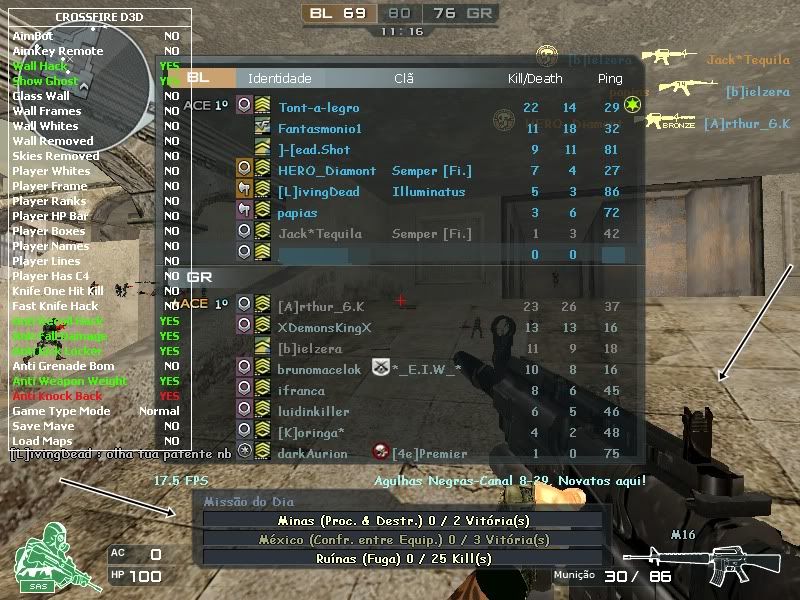Viewport: 800px width, 600px height.
Task: Select player ifranca in the scoreboard
Action: (301, 391)
